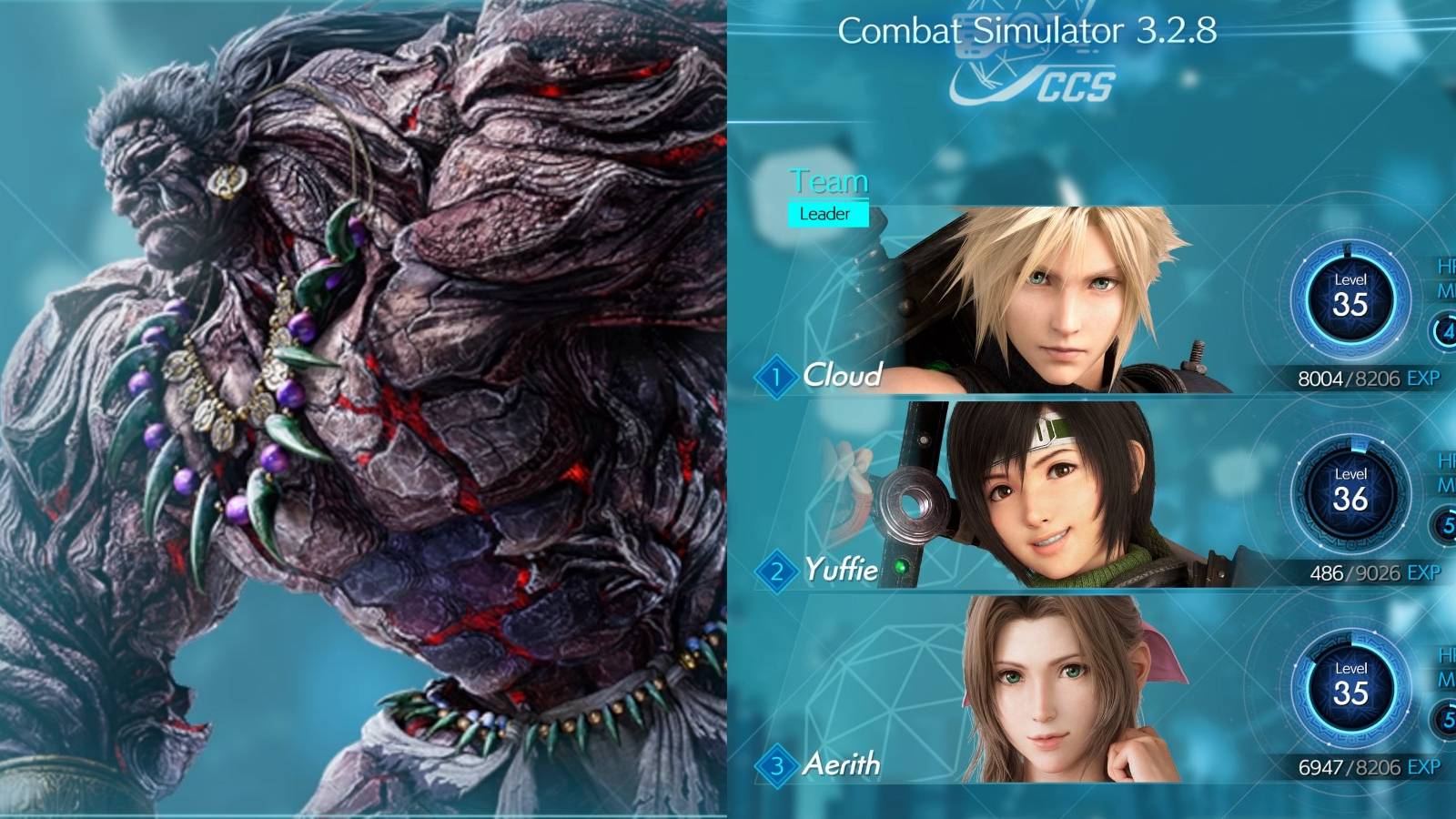
Task: Click the Team header
Action: pos(829,181)
